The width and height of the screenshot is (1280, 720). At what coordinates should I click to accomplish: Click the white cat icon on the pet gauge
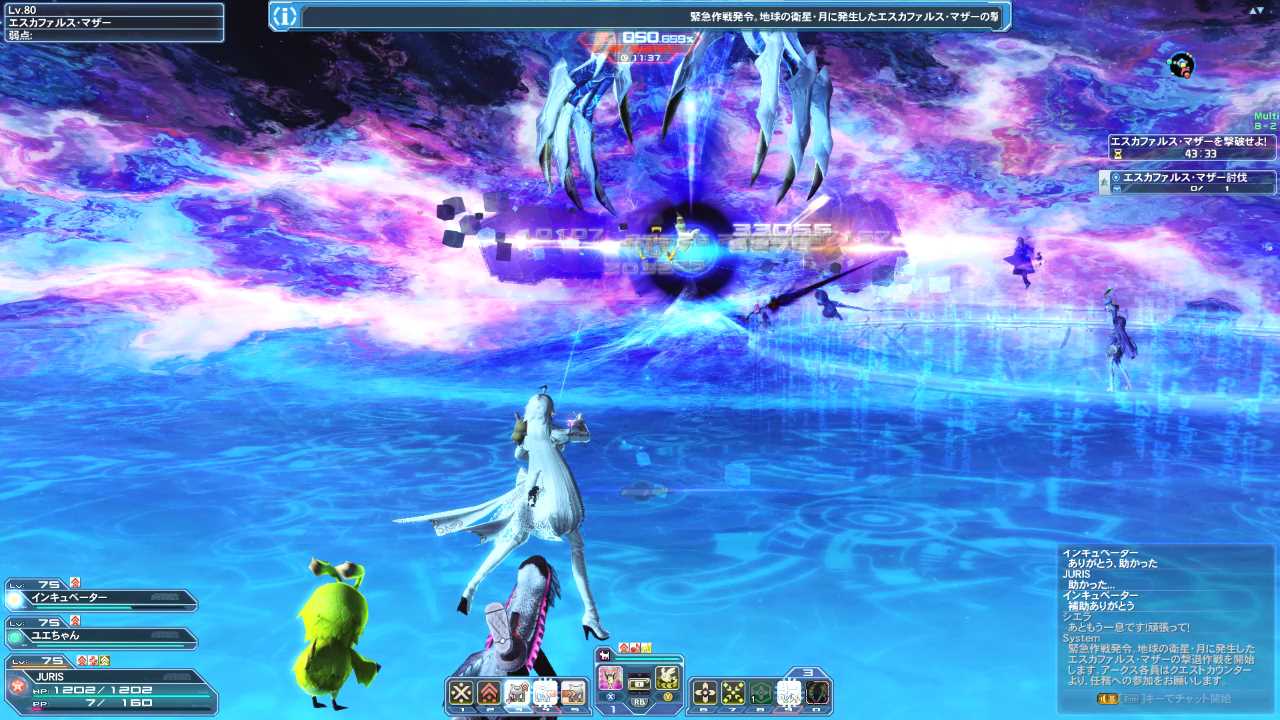click(x=604, y=655)
